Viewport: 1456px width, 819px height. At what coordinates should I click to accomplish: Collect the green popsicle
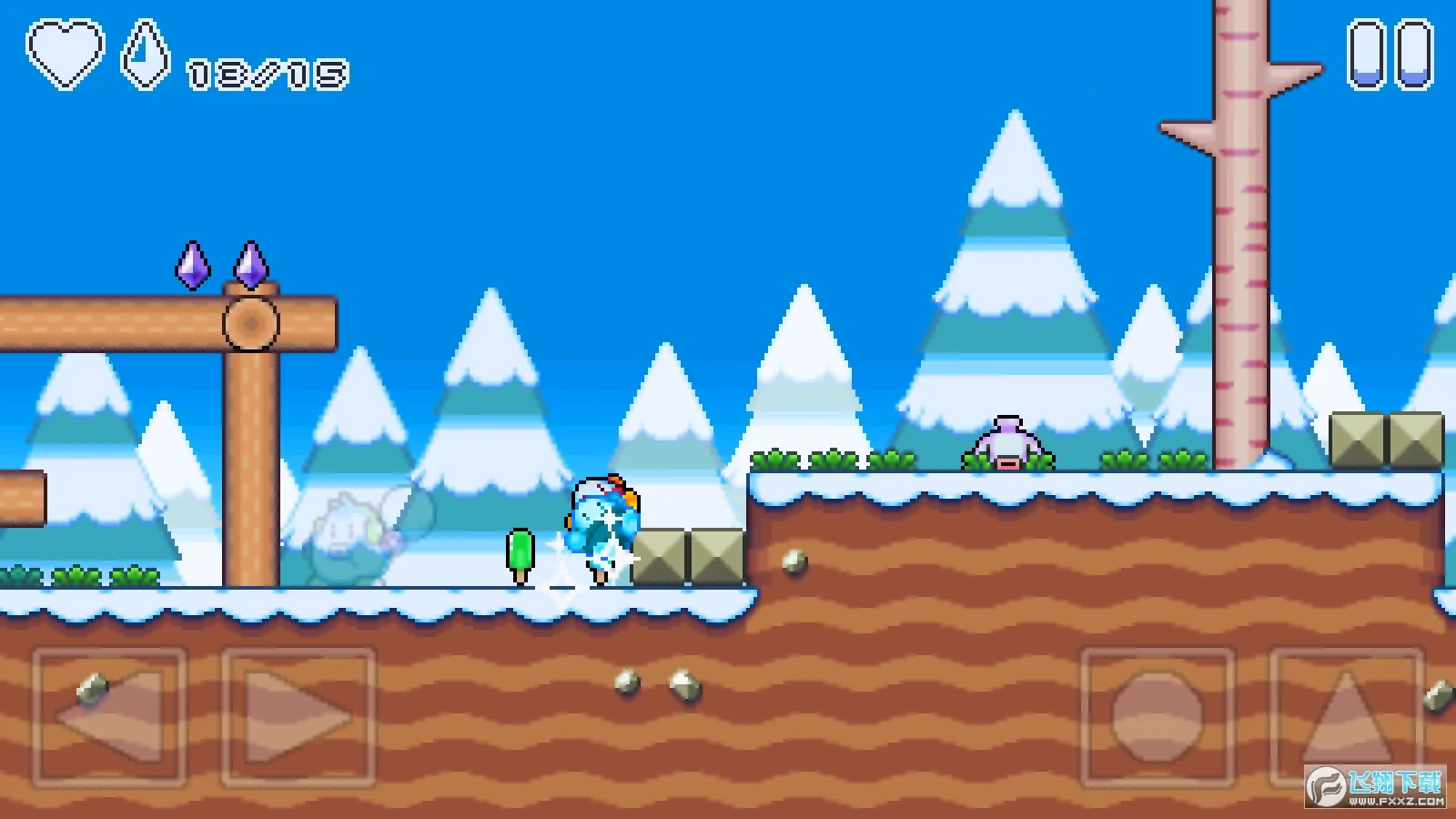point(519,553)
